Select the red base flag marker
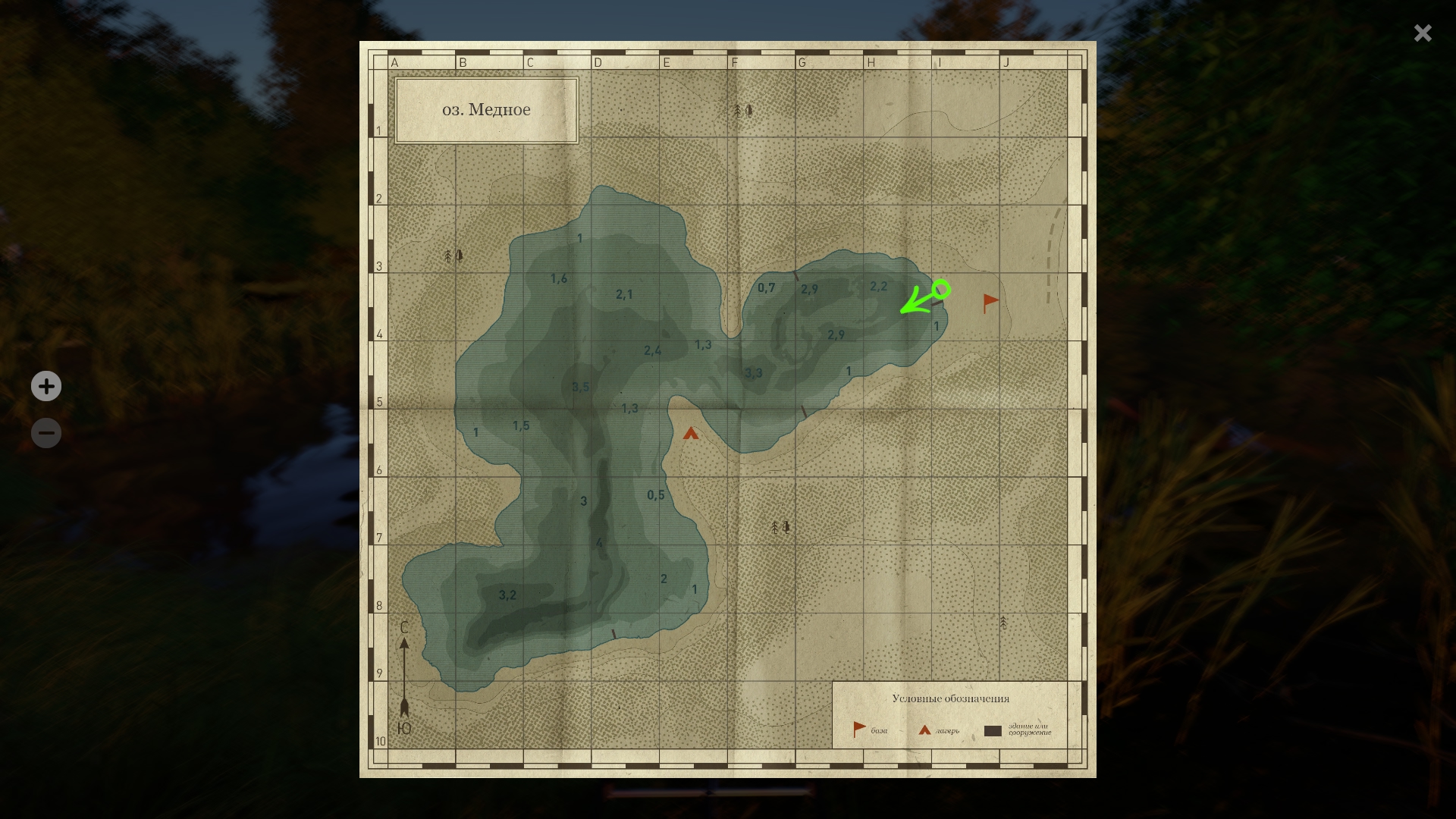 point(990,303)
